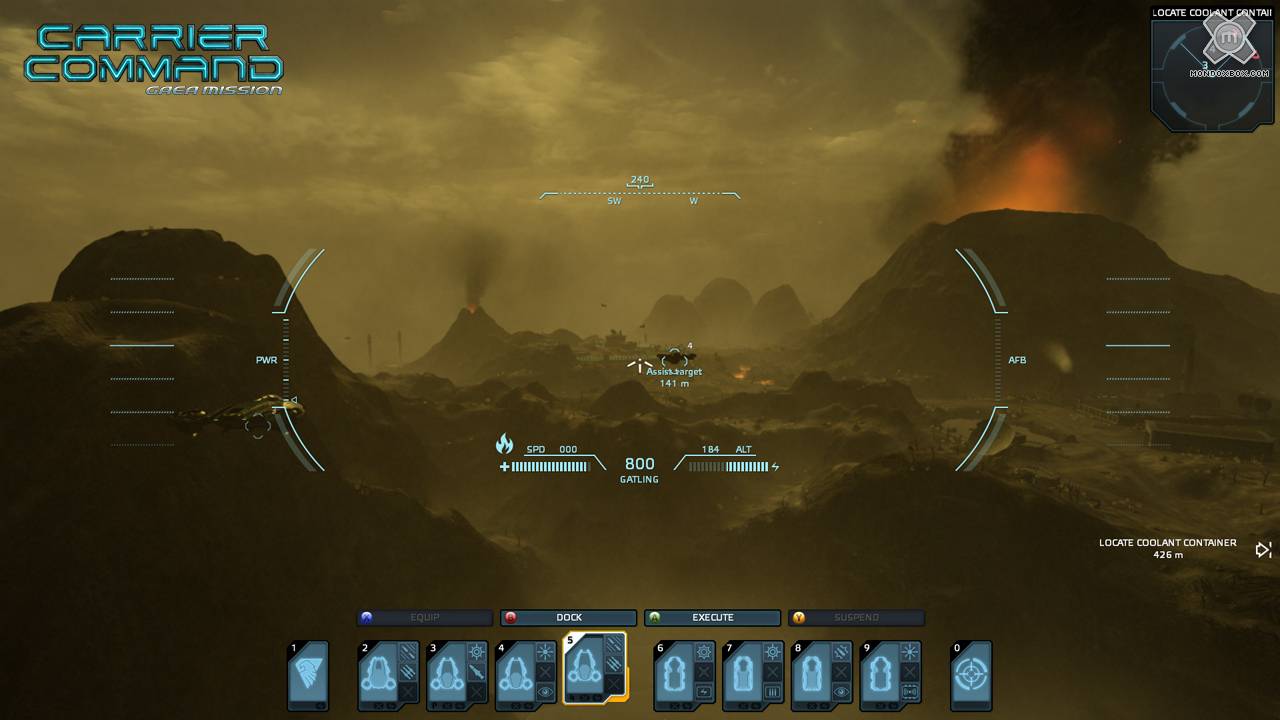1280x720 pixels.
Task: Open the crosshair target card 0
Action: point(970,676)
